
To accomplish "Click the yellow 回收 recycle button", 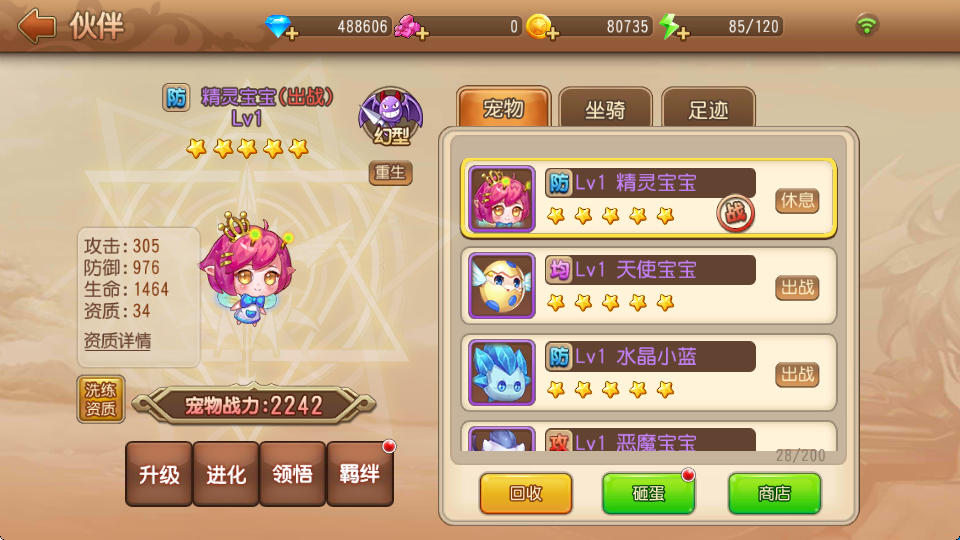I will click(526, 493).
